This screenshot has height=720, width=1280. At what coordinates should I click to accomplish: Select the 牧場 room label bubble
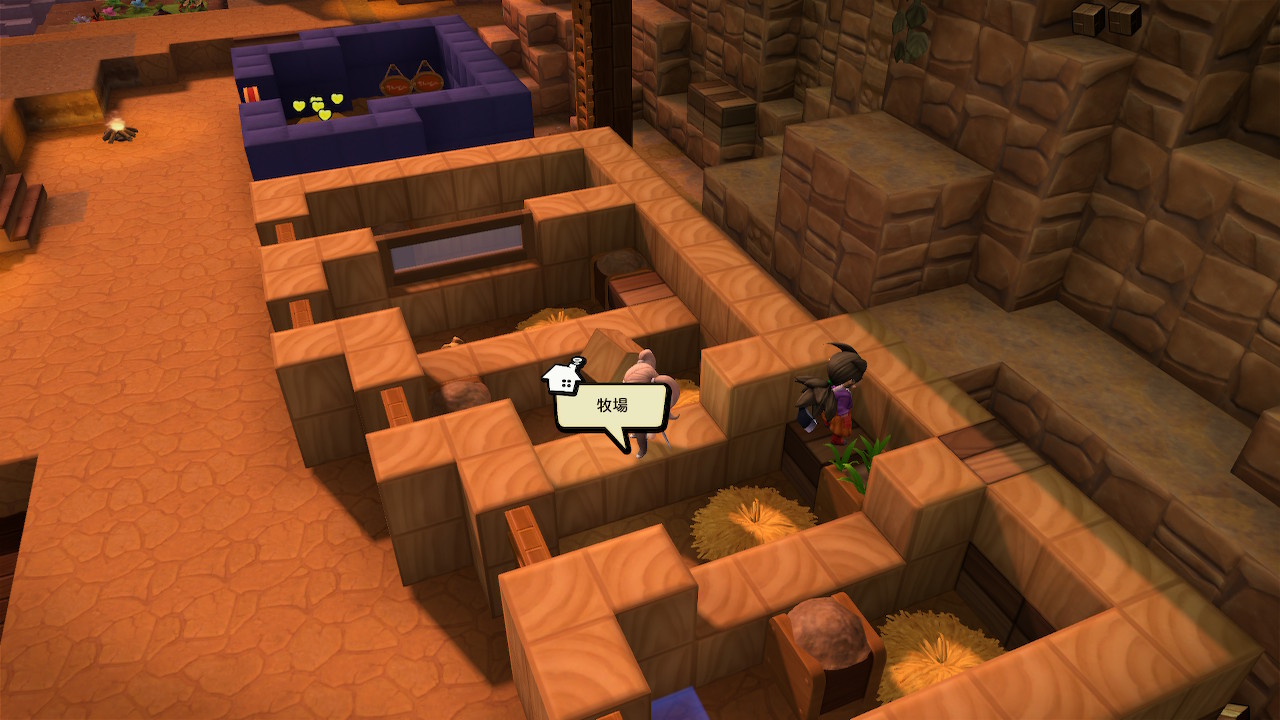611,408
